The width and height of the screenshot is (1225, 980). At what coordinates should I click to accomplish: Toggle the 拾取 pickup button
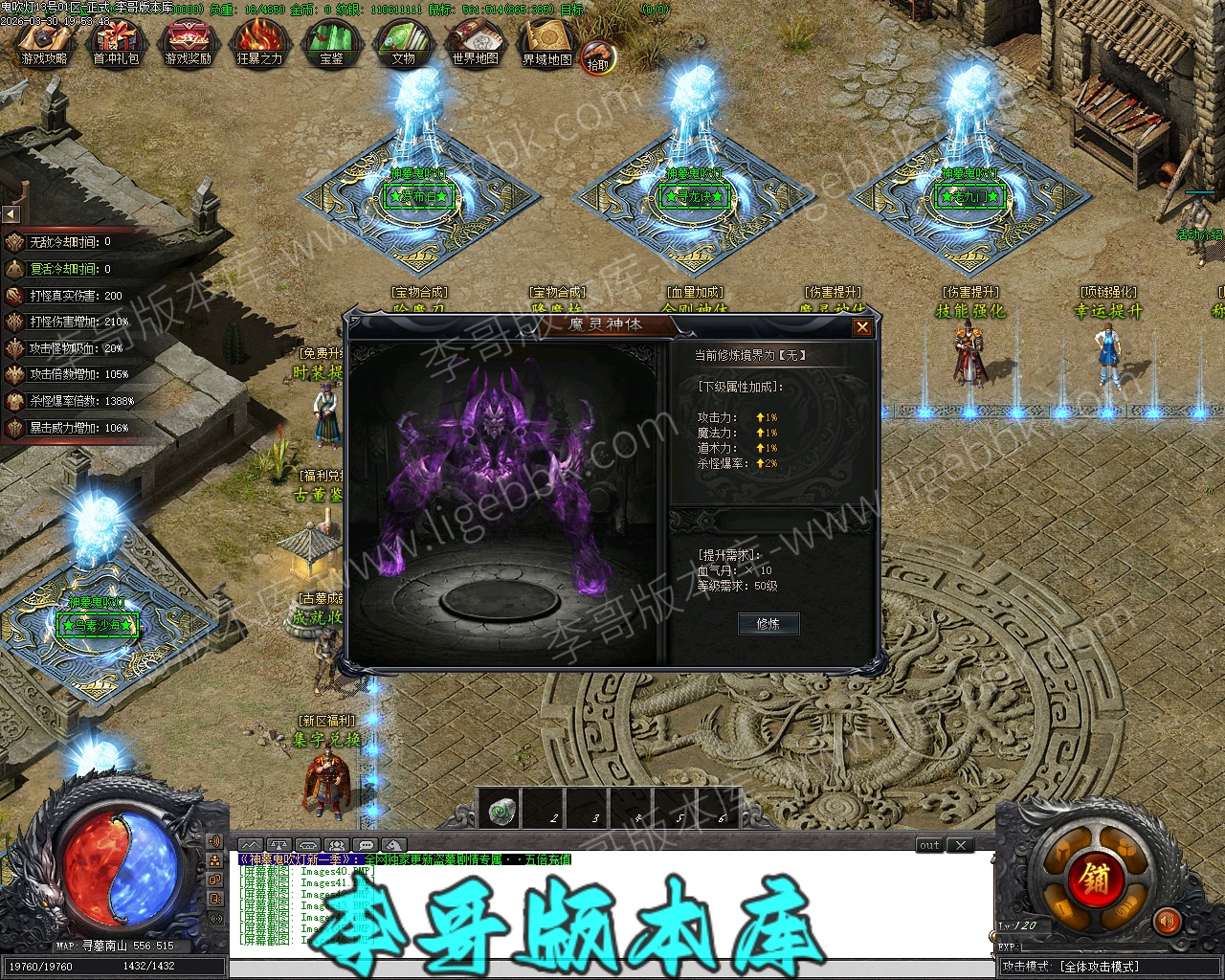[598, 56]
